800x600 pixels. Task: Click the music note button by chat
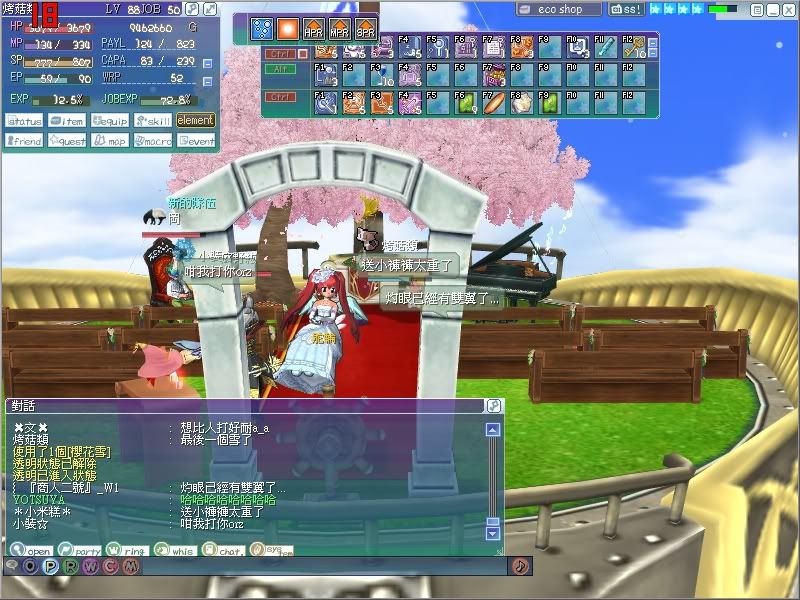tap(520, 566)
